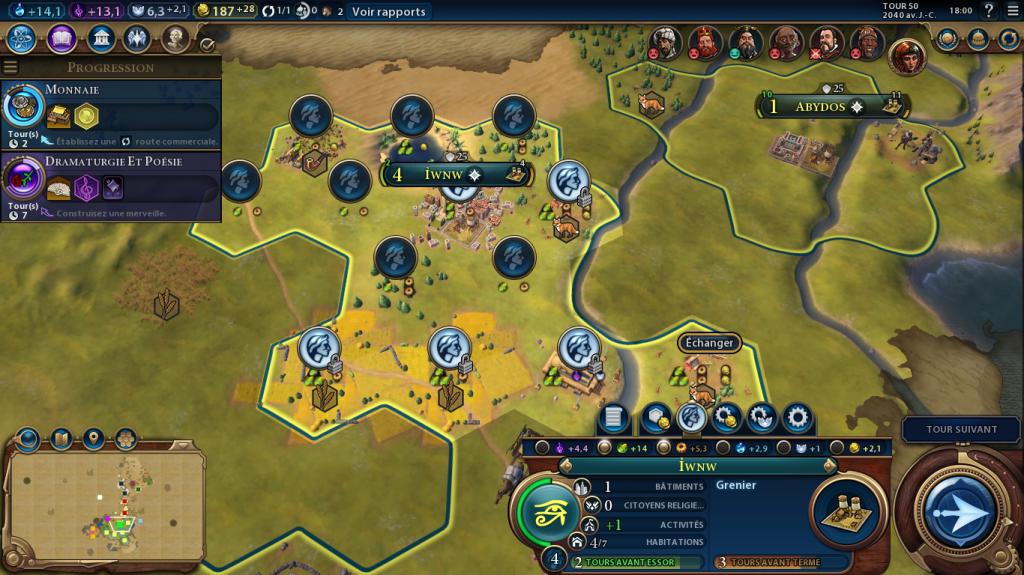1024x575 pixels.
Task: Open the technology tree atom icon
Action: pos(22,39)
